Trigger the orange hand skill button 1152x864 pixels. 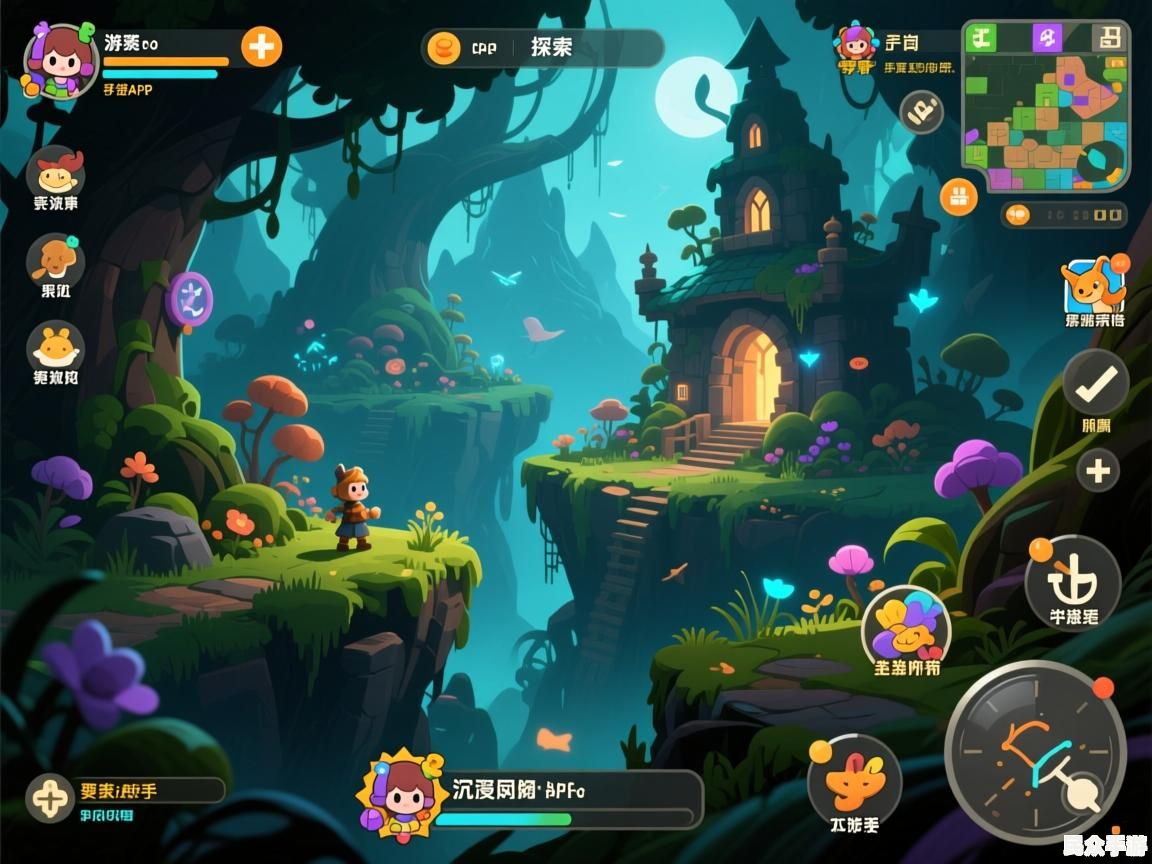854,778
